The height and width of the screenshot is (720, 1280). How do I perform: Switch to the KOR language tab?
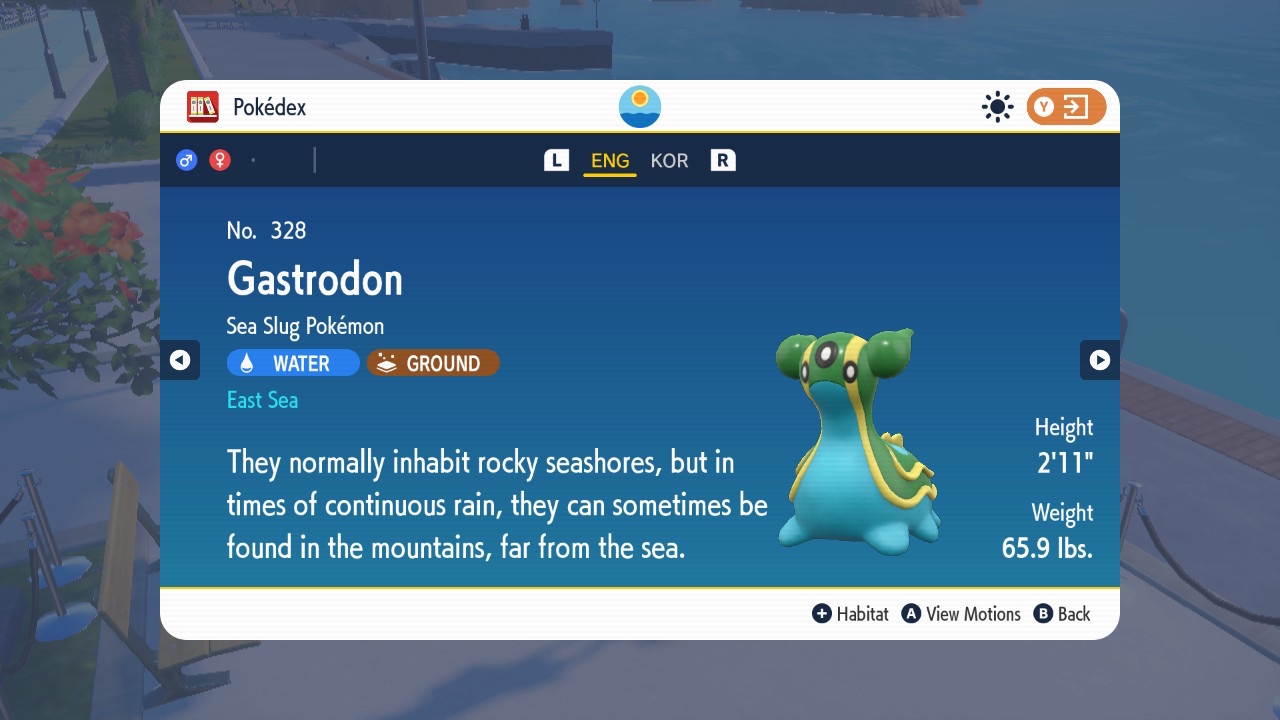pyautogui.click(x=669, y=161)
